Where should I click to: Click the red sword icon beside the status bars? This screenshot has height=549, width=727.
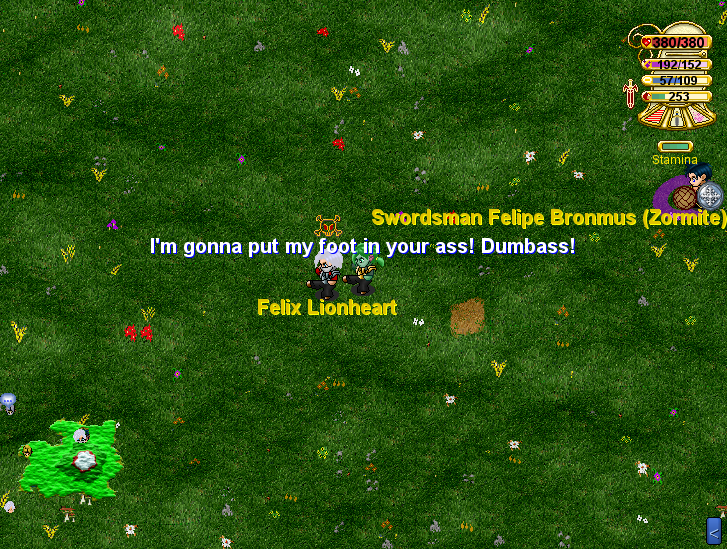click(630, 94)
